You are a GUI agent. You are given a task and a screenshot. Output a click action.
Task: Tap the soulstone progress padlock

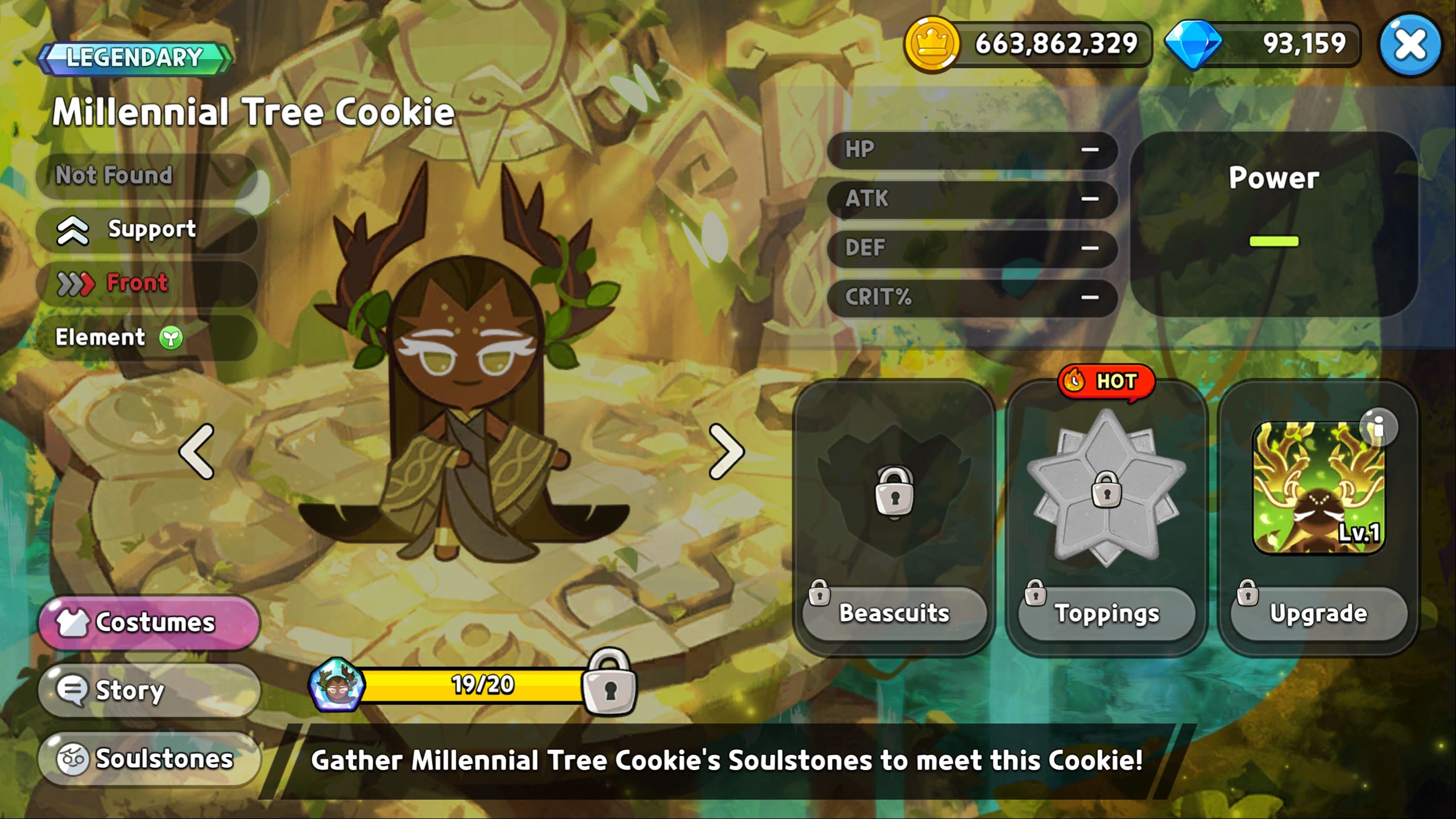[x=610, y=681]
